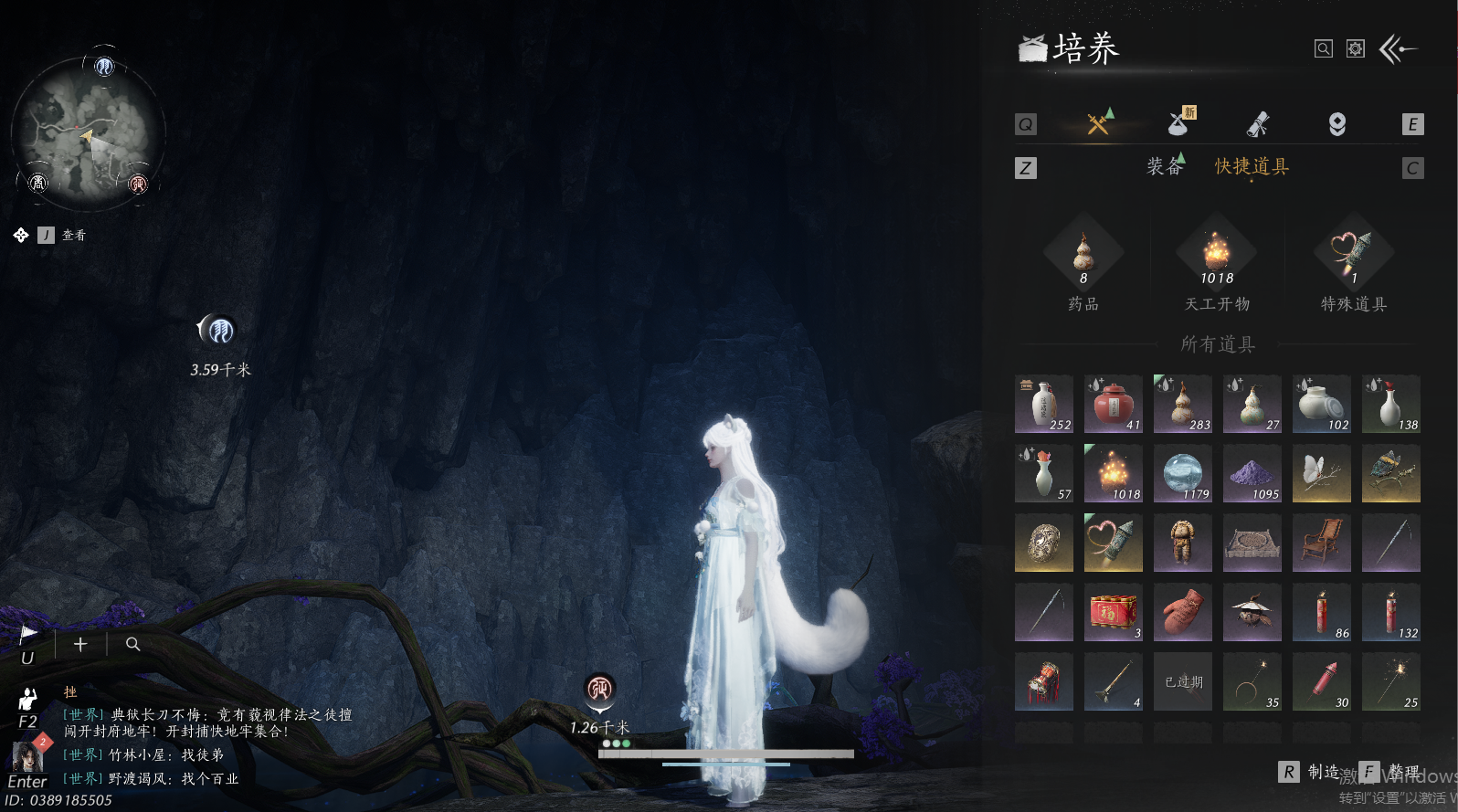Viewport: 1458px width, 812px height.
Task: Select the glass orb item with 1179
Action: click(x=1182, y=473)
